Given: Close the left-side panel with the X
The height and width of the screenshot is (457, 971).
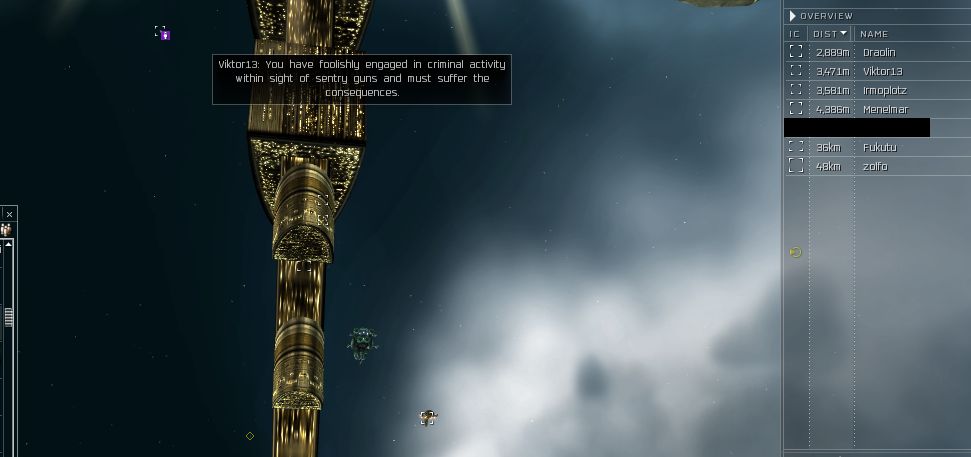Looking at the screenshot, I should pos(9,214).
